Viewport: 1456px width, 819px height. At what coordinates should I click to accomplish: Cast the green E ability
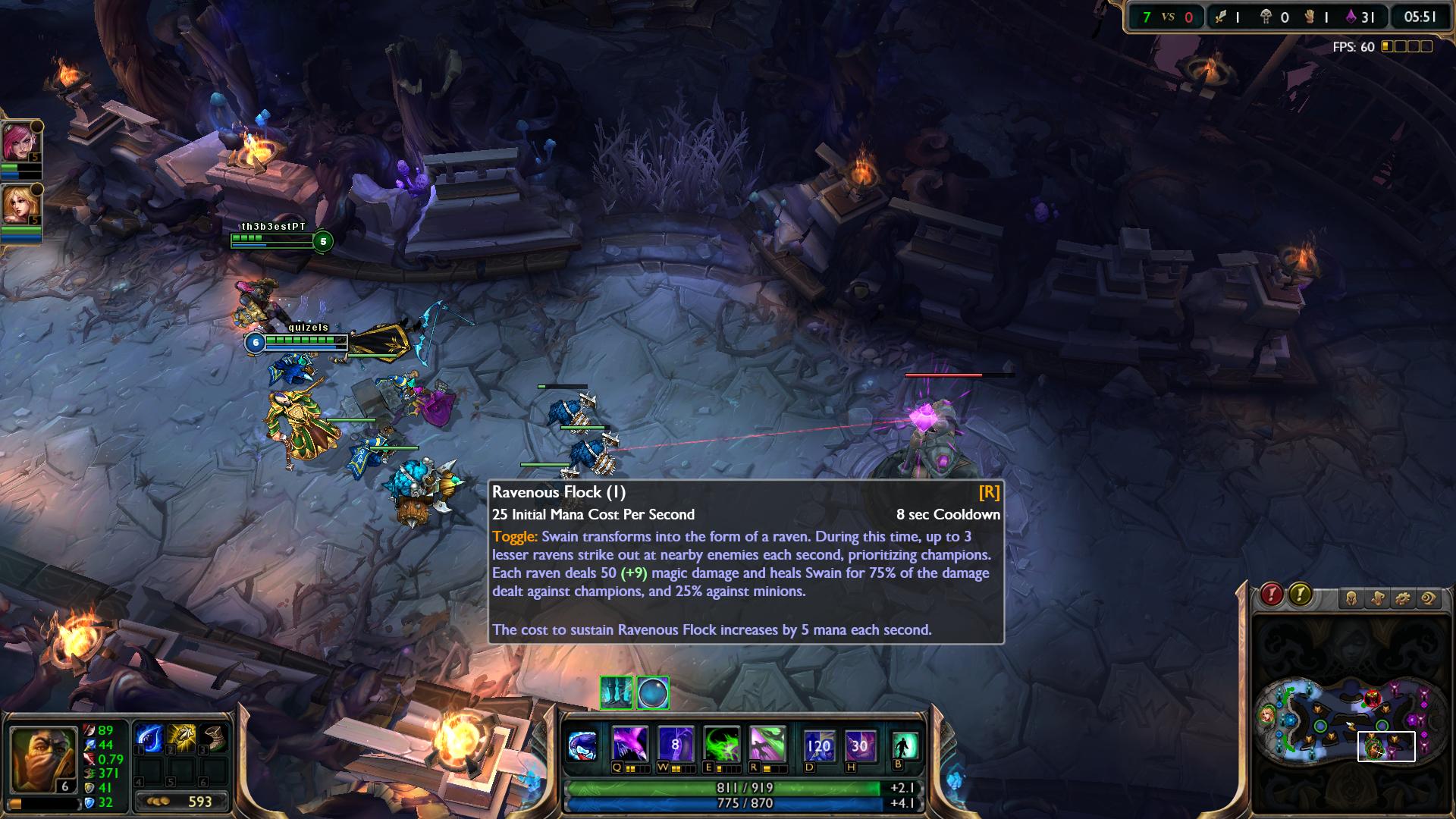[x=721, y=744]
